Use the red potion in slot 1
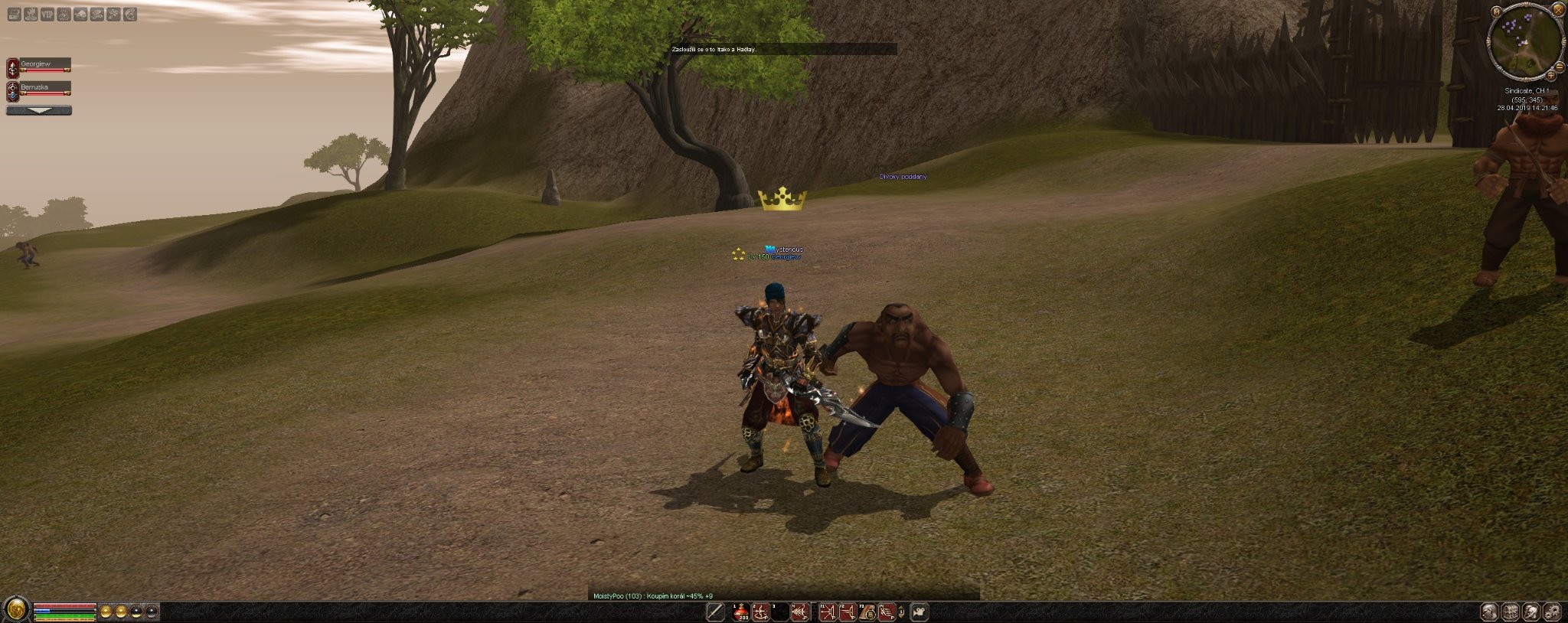Image resolution: width=1568 pixels, height=623 pixels. 741,612
